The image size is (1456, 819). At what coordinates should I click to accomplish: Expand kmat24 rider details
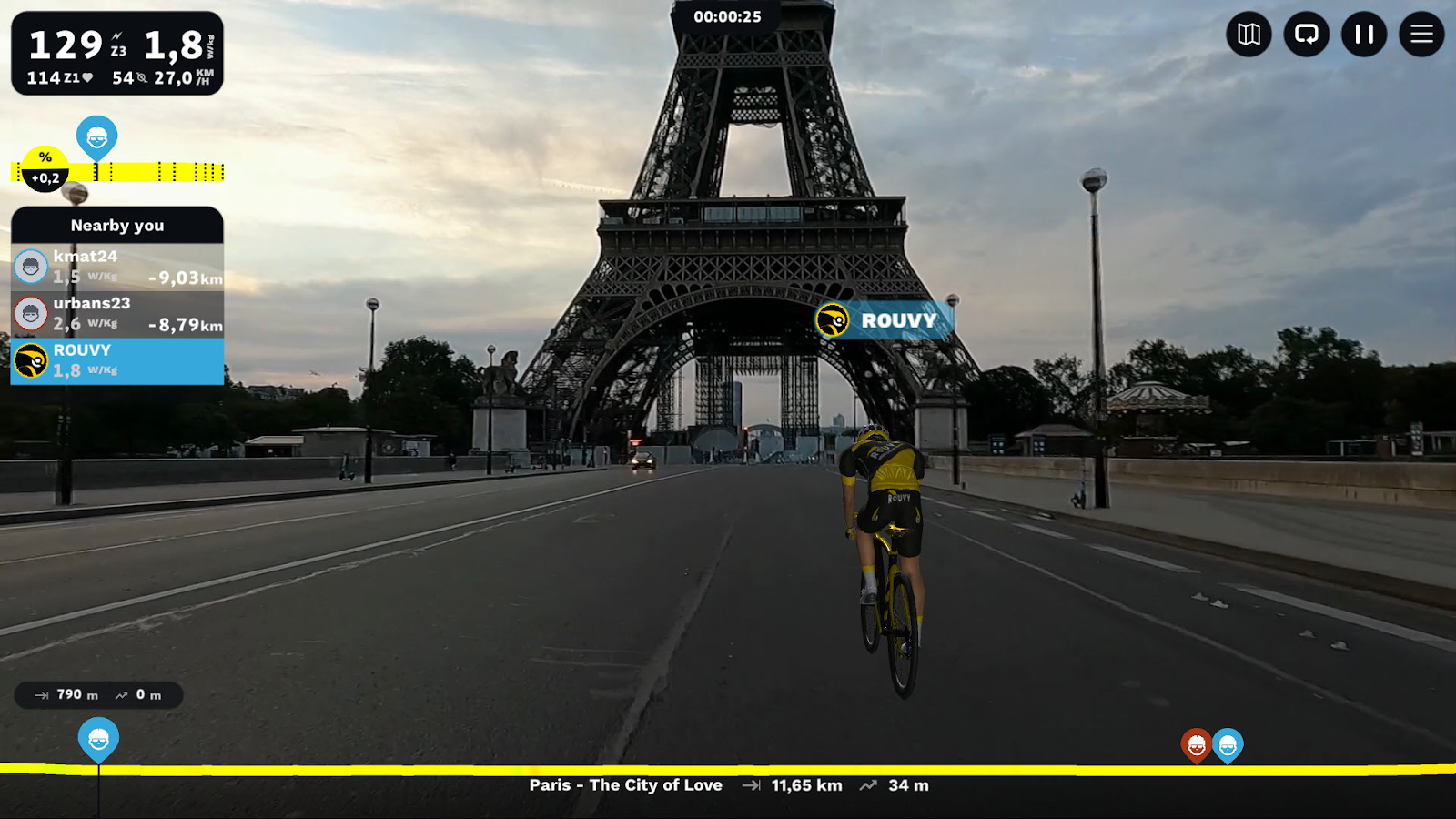[x=116, y=267]
